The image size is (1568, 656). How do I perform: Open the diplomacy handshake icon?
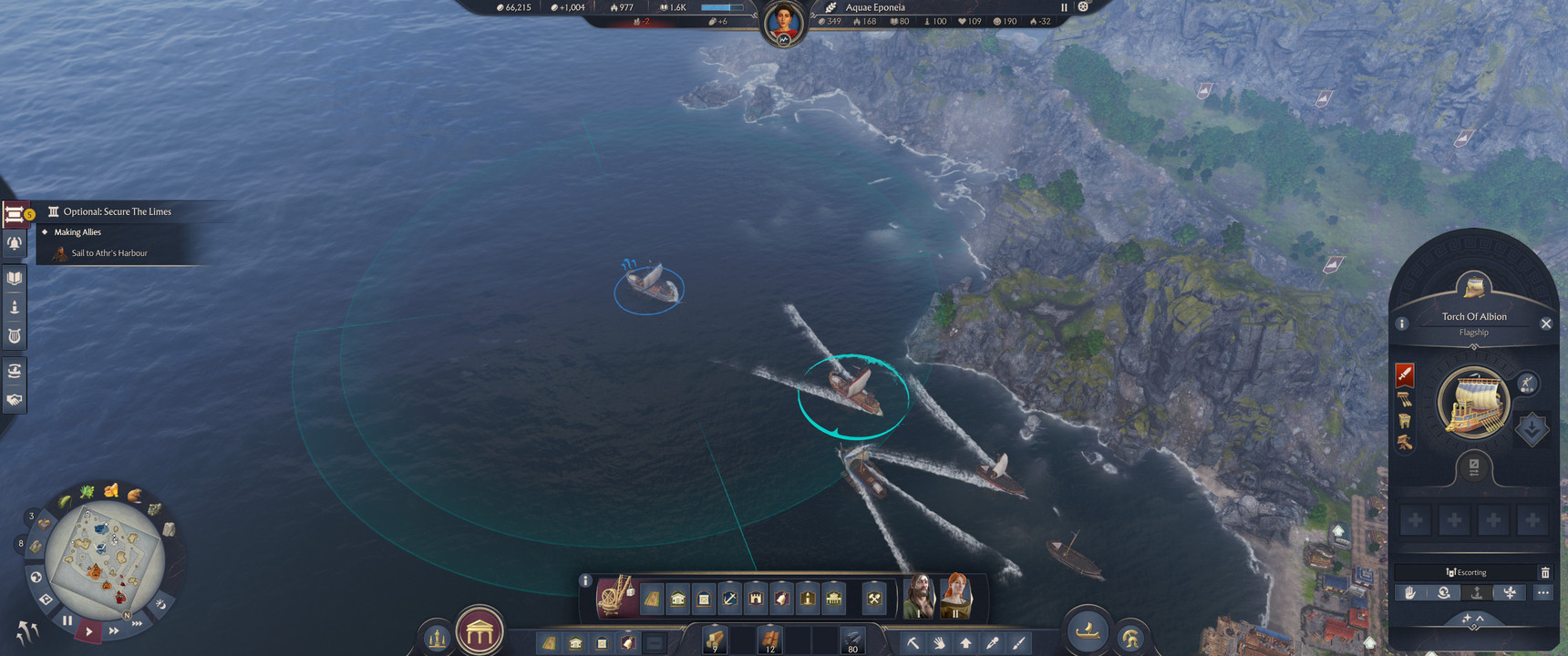(15, 399)
